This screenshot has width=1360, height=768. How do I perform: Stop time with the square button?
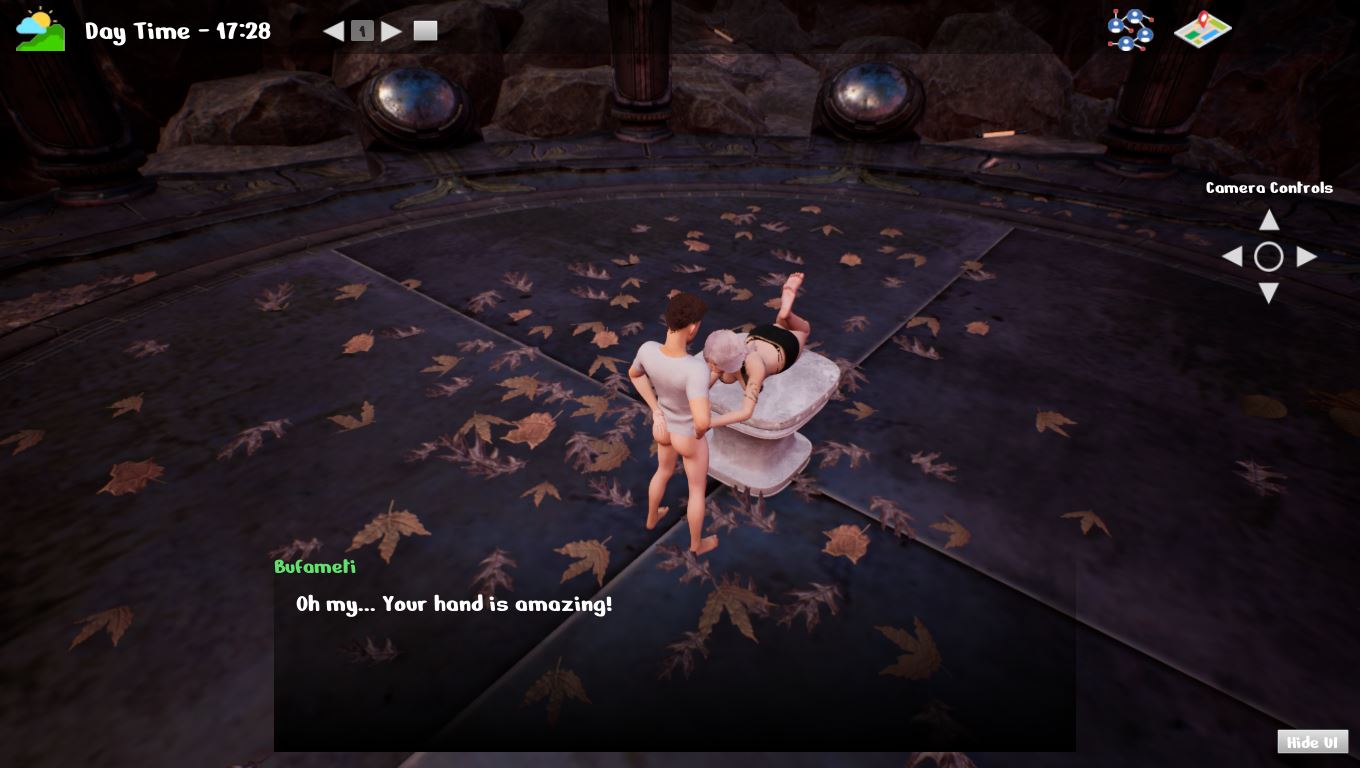point(426,31)
